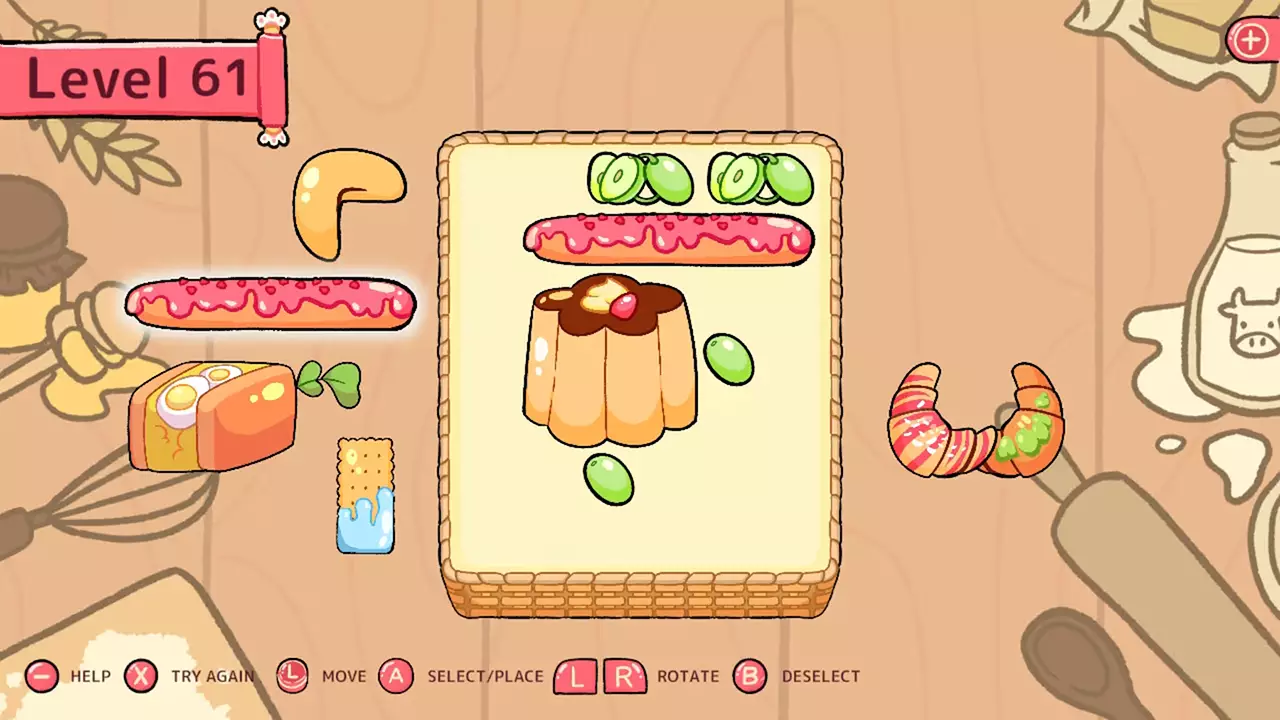The height and width of the screenshot is (720, 1280).
Task: Activate TRY AGAIN with the X button
Action: pyautogui.click(x=141, y=676)
